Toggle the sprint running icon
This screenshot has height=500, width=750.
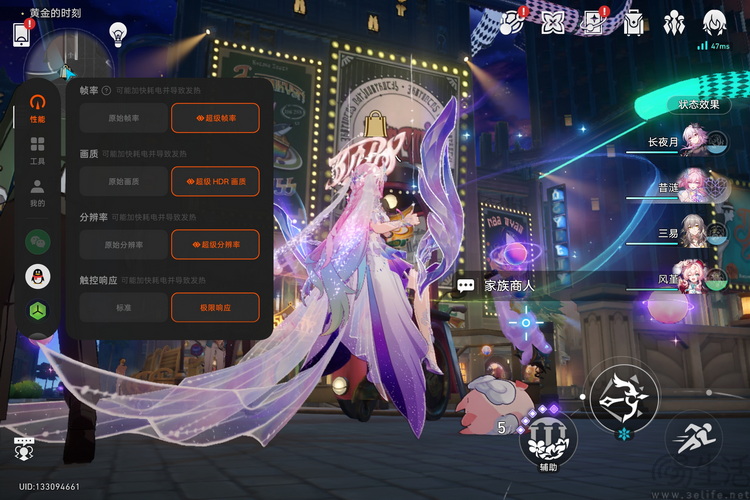pos(698,436)
